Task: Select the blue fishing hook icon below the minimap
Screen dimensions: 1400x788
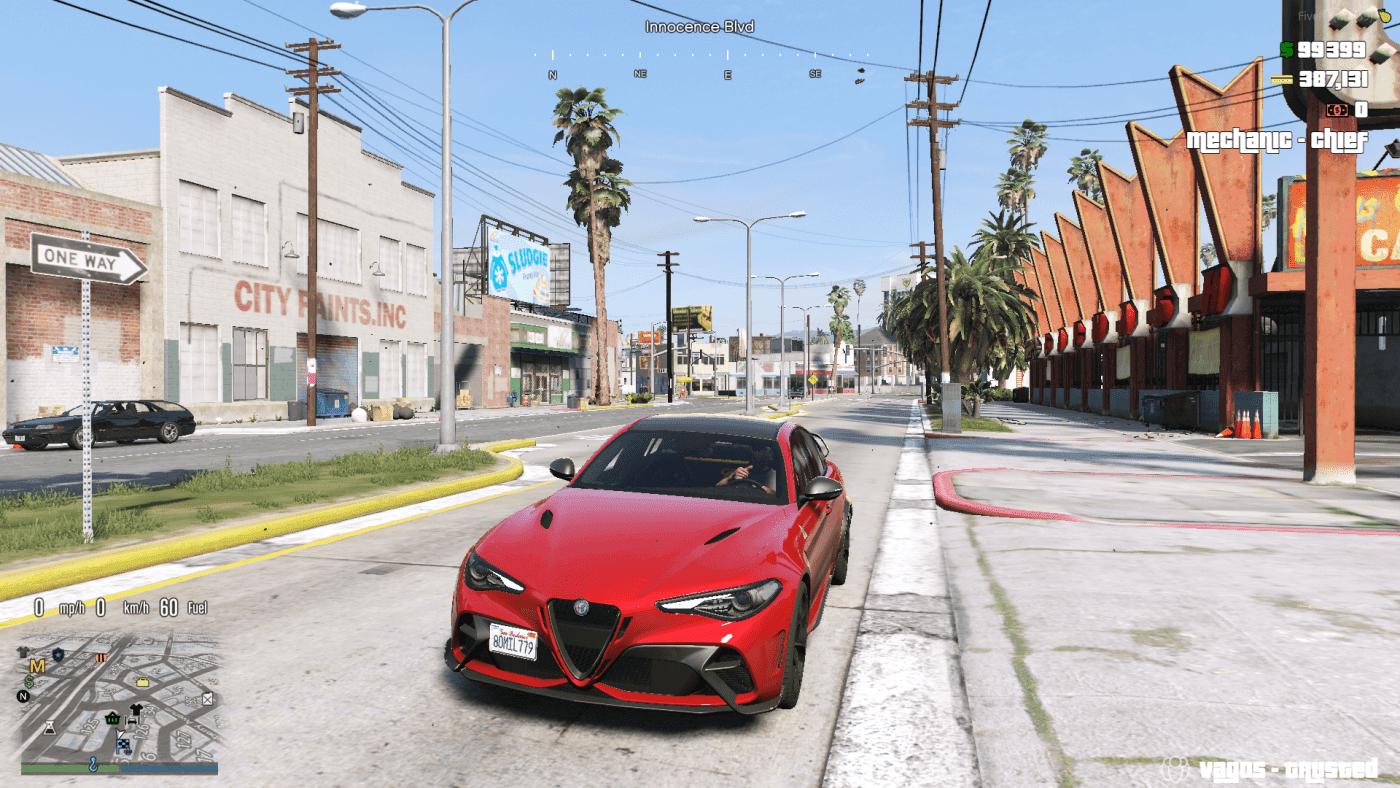Action: pyautogui.click(x=93, y=765)
